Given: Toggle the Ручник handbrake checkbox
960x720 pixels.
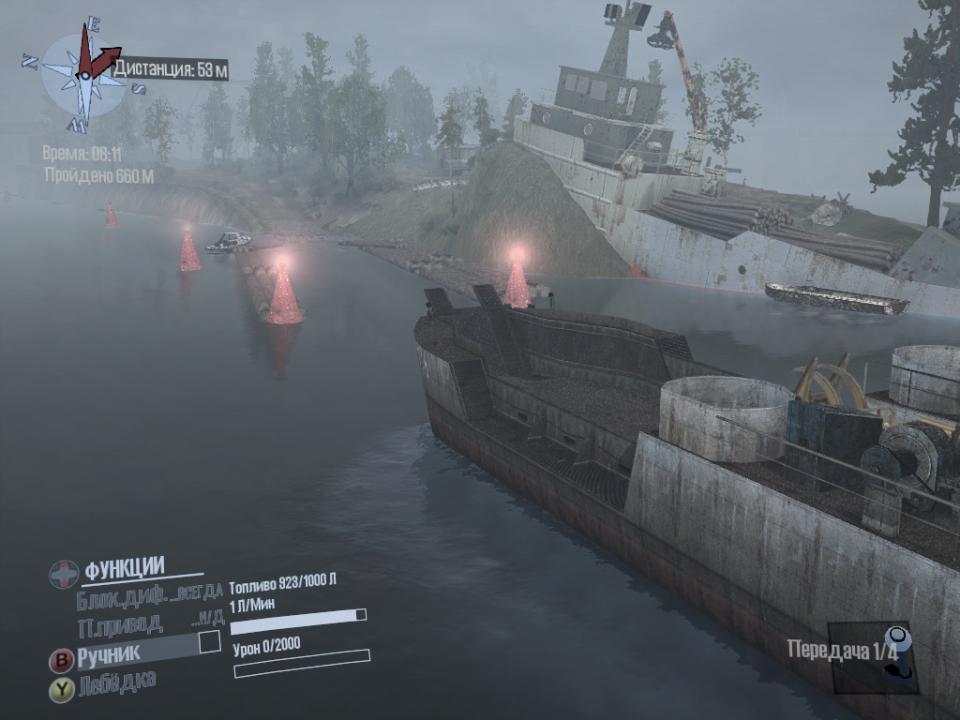Looking at the screenshot, I should coord(209,642).
